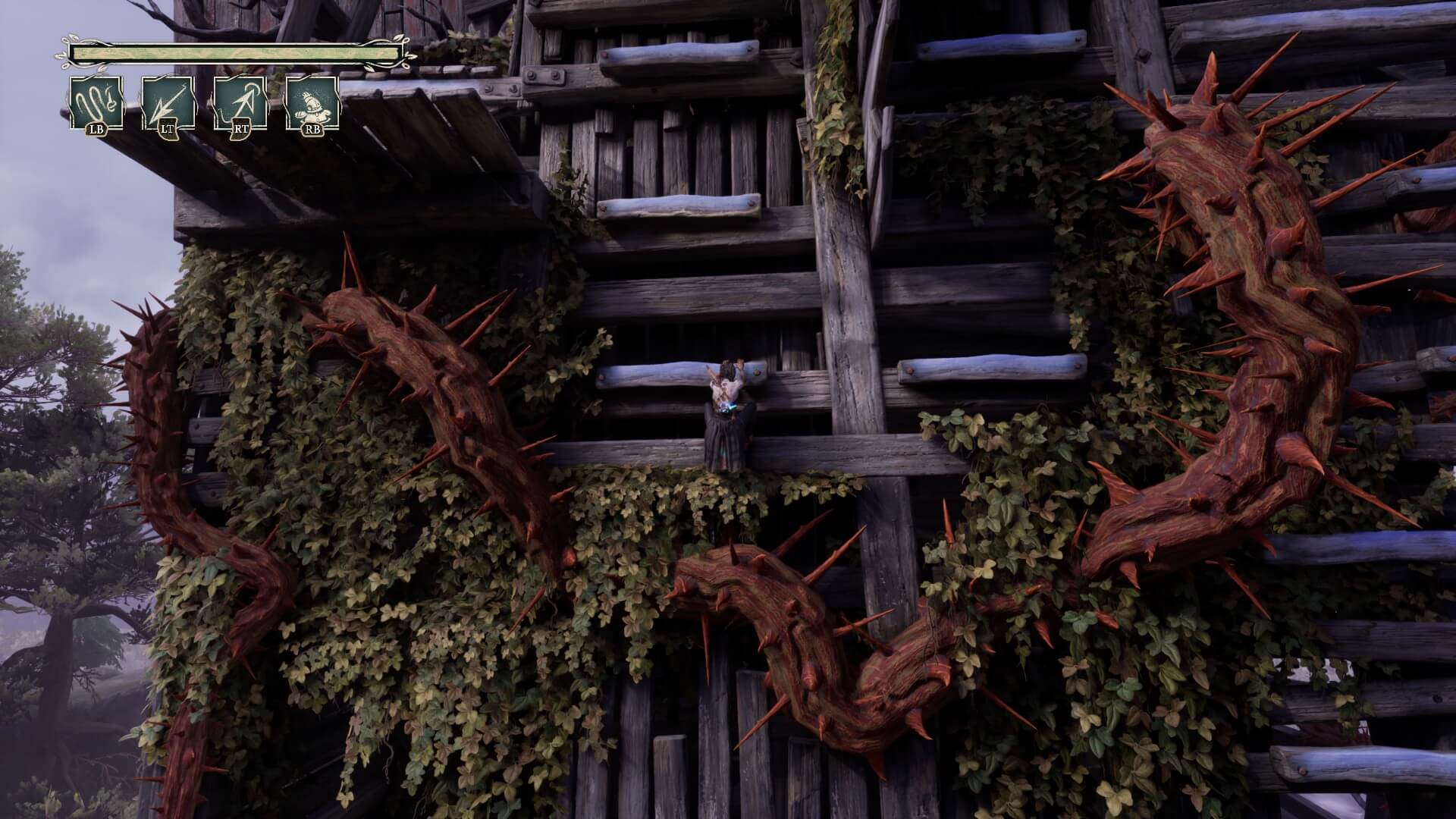
Task: Use the downward-pointing arrow ability
Action: (168, 103)
